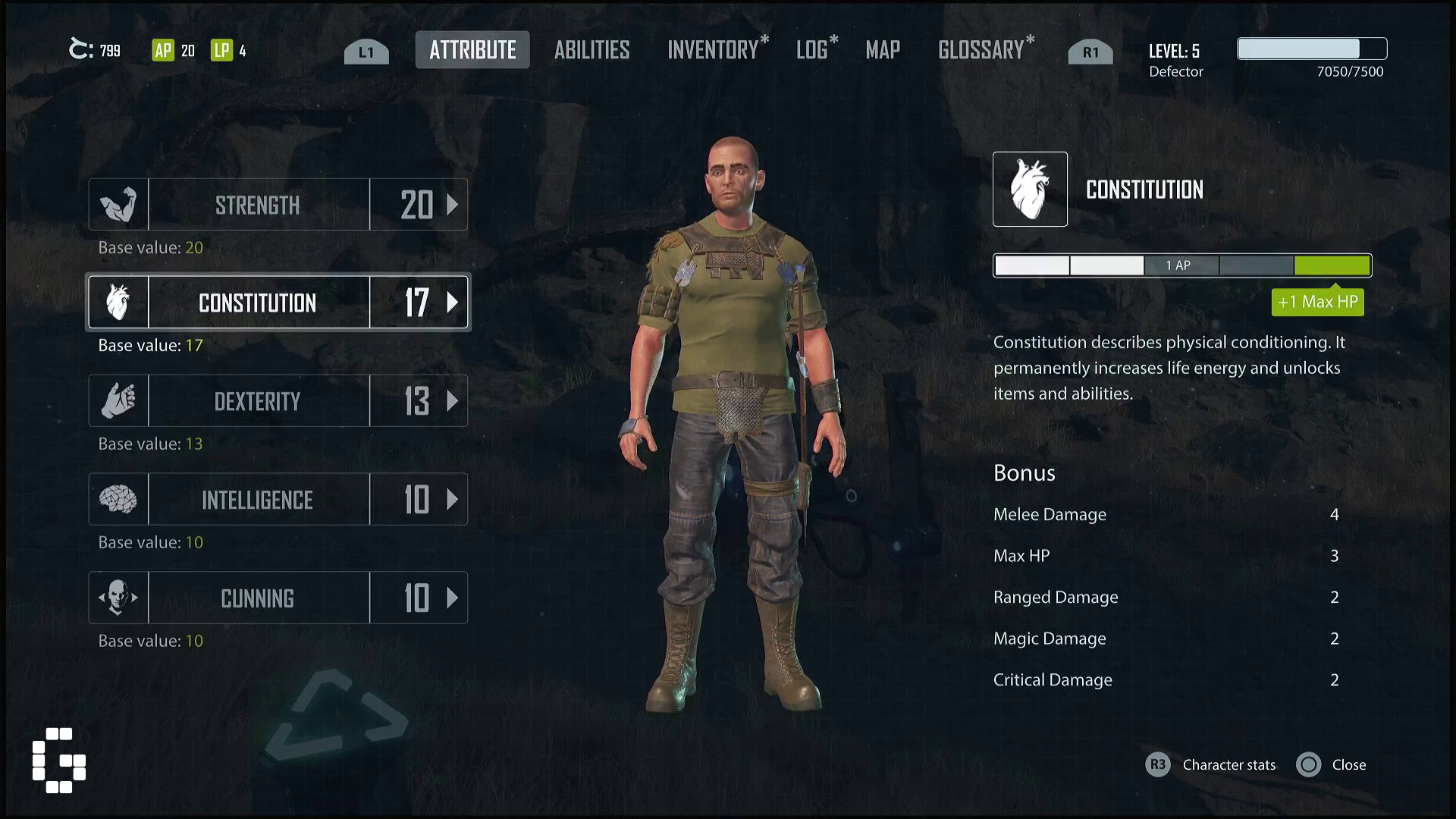Expand Cunning using its chevron arrow

[453, 598]
